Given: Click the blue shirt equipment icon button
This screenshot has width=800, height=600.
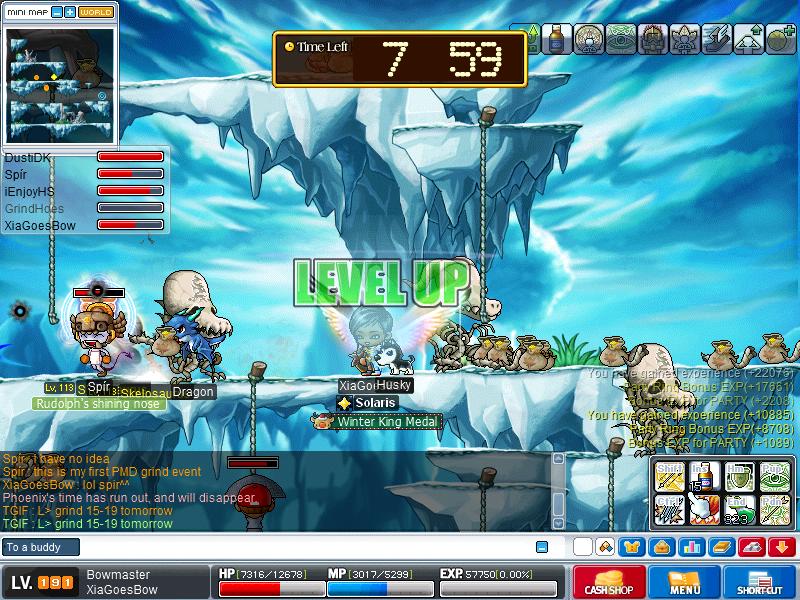Looking at the screenshot, I should [x=631, y=547].
